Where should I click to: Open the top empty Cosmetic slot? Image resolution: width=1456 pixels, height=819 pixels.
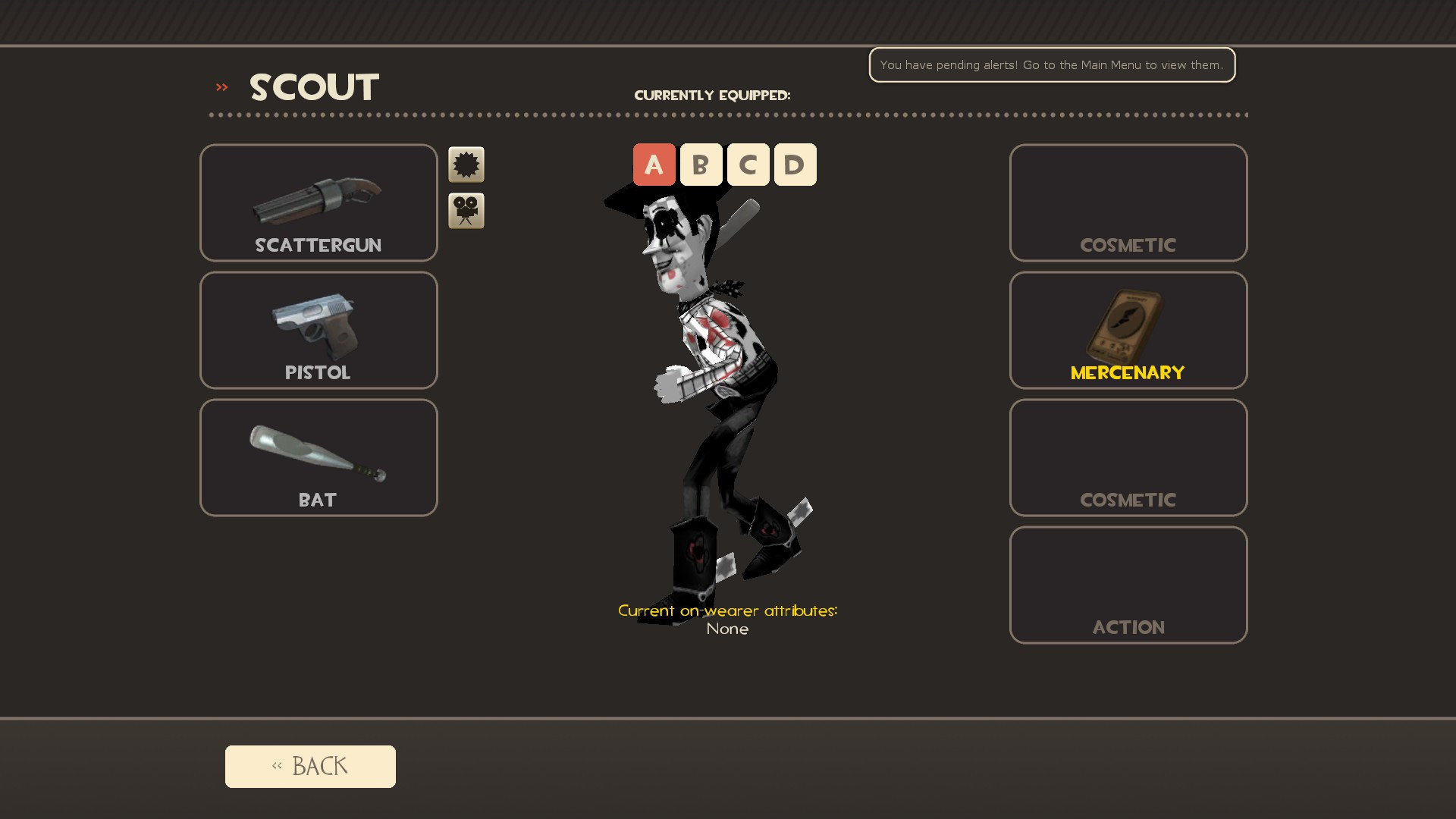[x=1128, y=202]
